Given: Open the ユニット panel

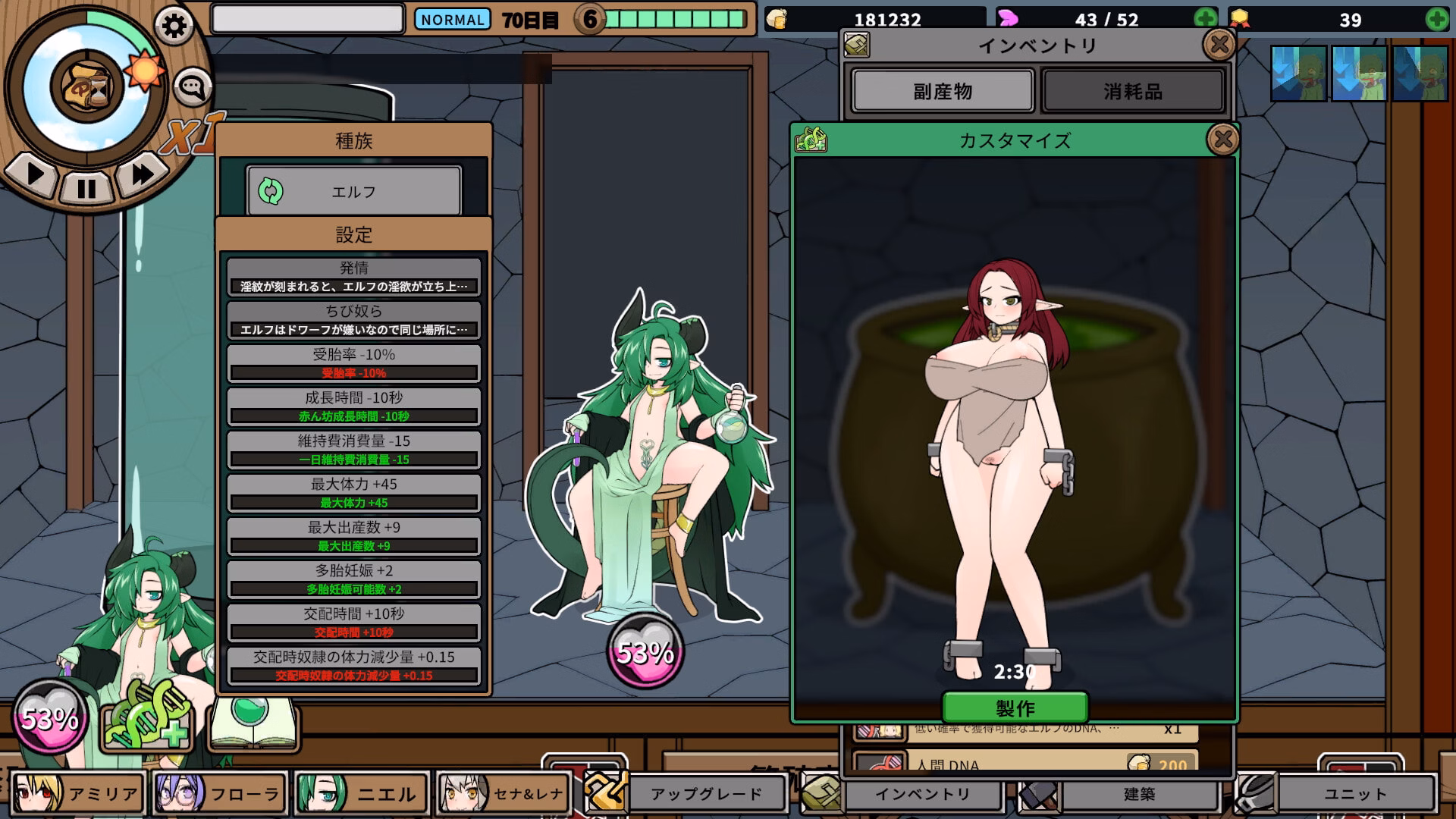Looking at the screenshot, I should pos(1354,794).
